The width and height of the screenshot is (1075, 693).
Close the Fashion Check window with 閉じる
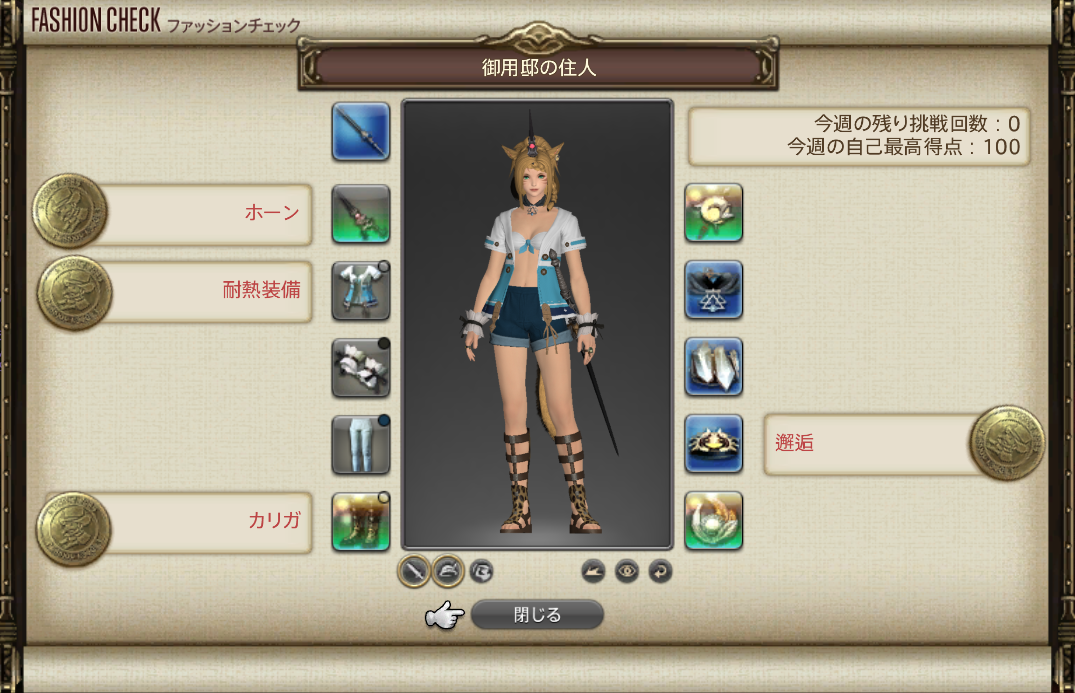tap(537, 615)
